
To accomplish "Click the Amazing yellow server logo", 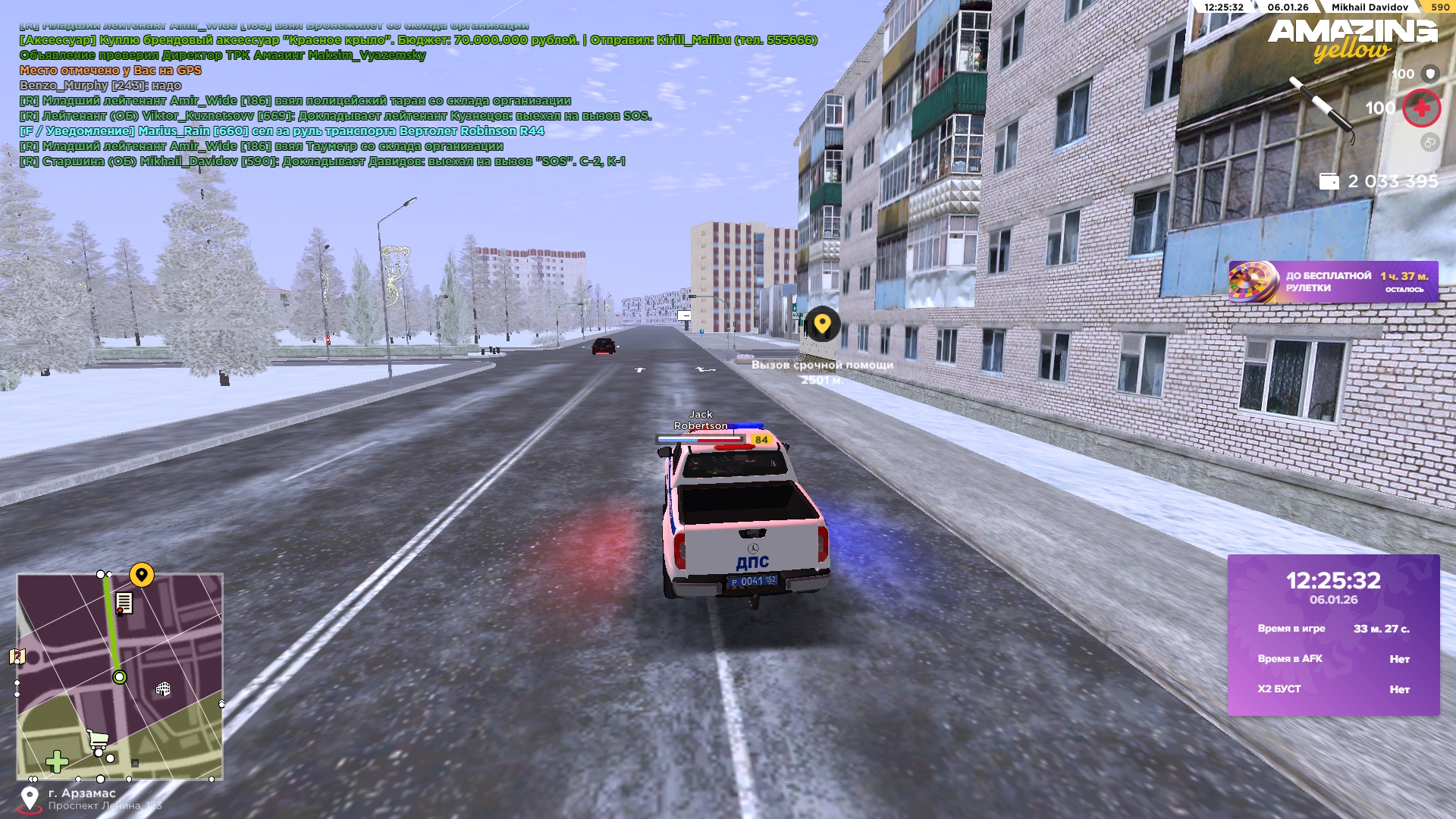I will [x=1352, y=39].
